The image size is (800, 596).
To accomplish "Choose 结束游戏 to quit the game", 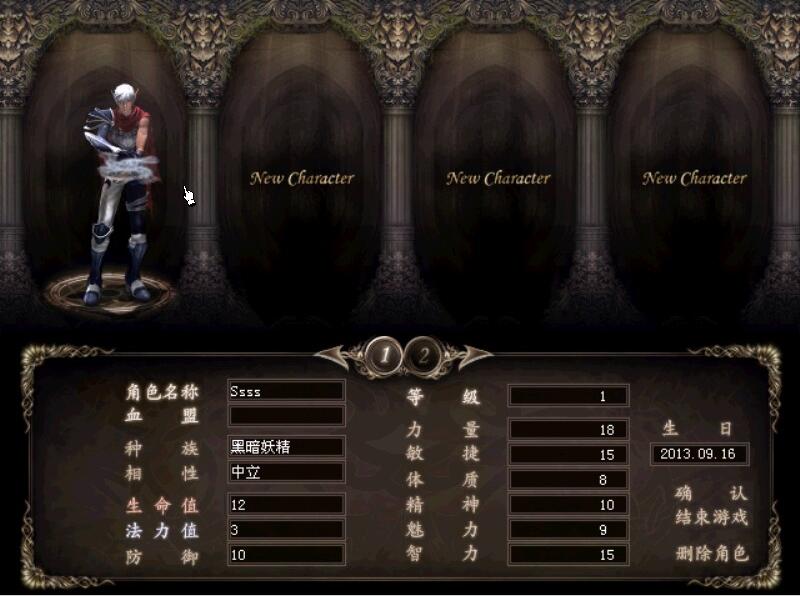I will (711, 517).
